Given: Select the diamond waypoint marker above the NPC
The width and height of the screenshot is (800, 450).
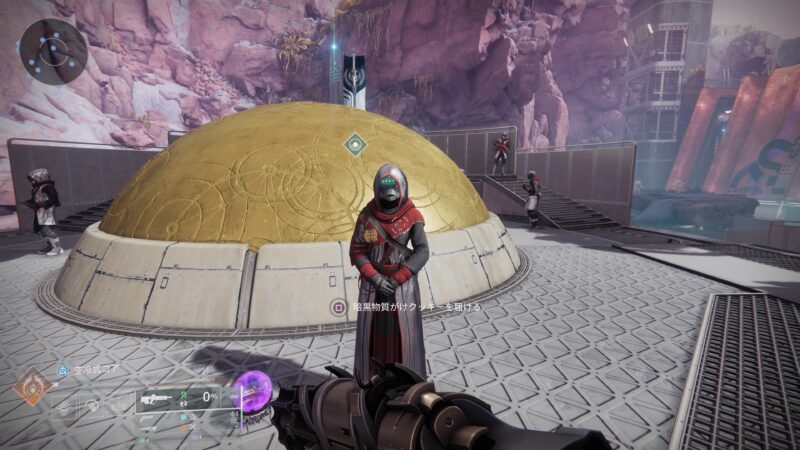Looking at the screenshot, I should click(354, 144).
